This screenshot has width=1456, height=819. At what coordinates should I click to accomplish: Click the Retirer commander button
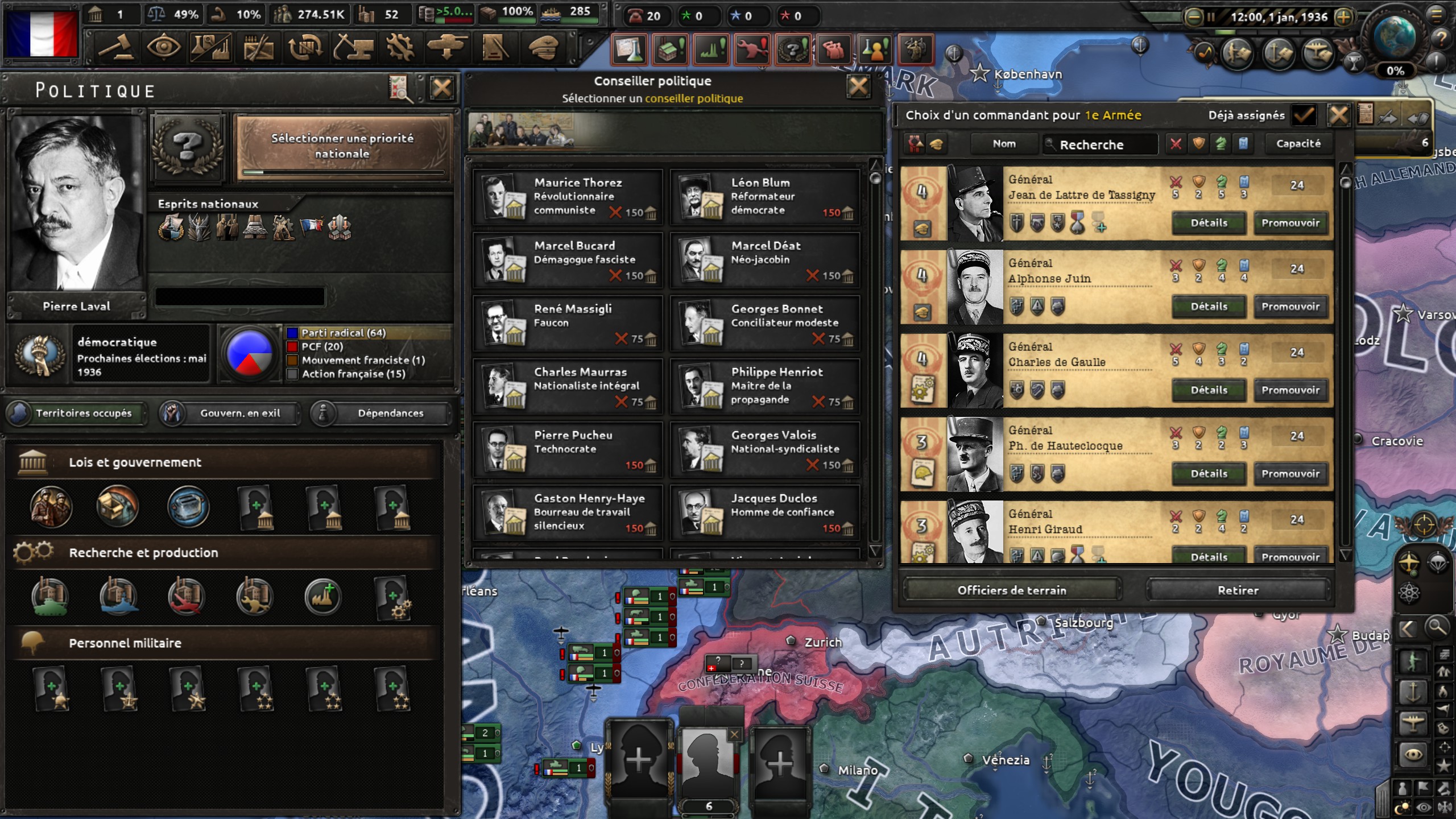click(1238, 590)
